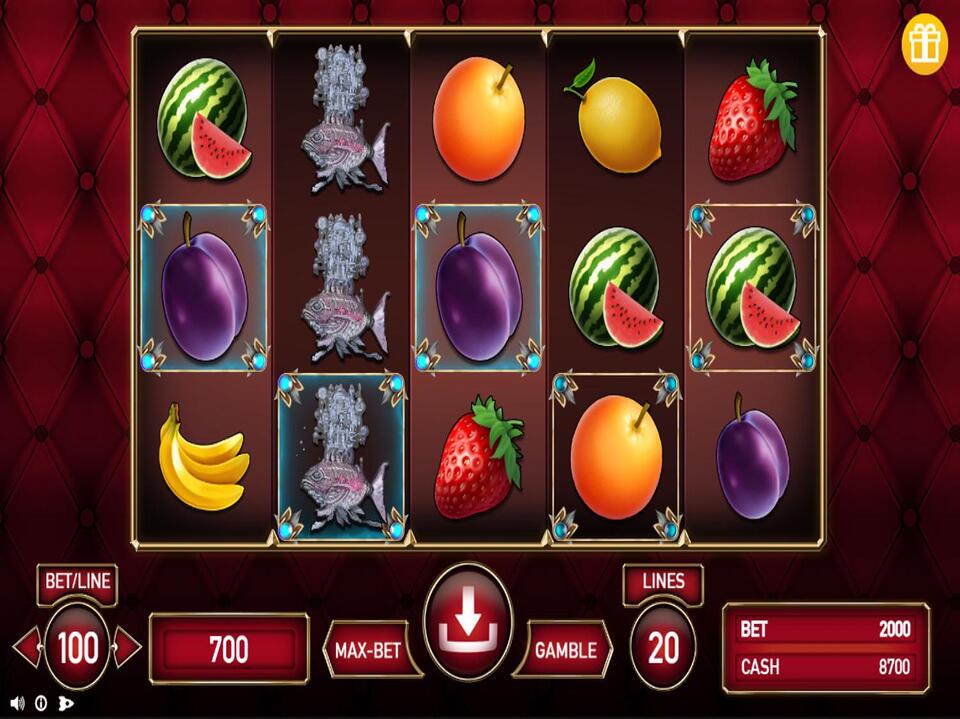Open the yellow gift box bonus
The width and height of the screenshot is (960, 719).
924,45
